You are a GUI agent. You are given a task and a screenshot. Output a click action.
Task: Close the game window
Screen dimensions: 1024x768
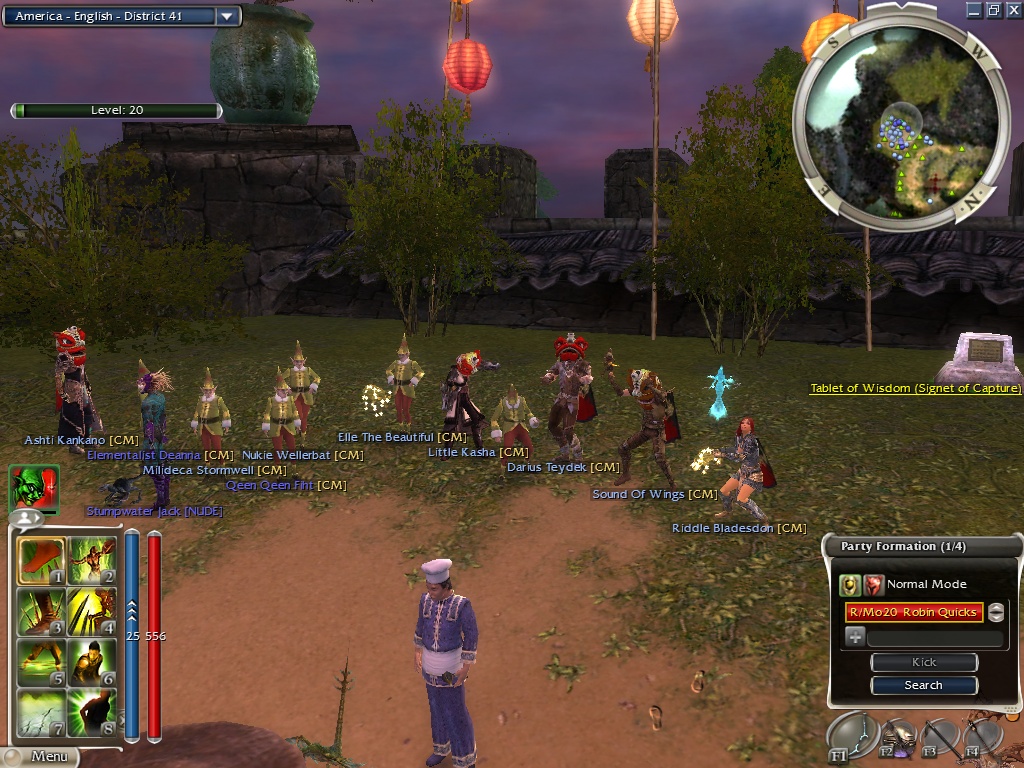tap(1012, 10)
